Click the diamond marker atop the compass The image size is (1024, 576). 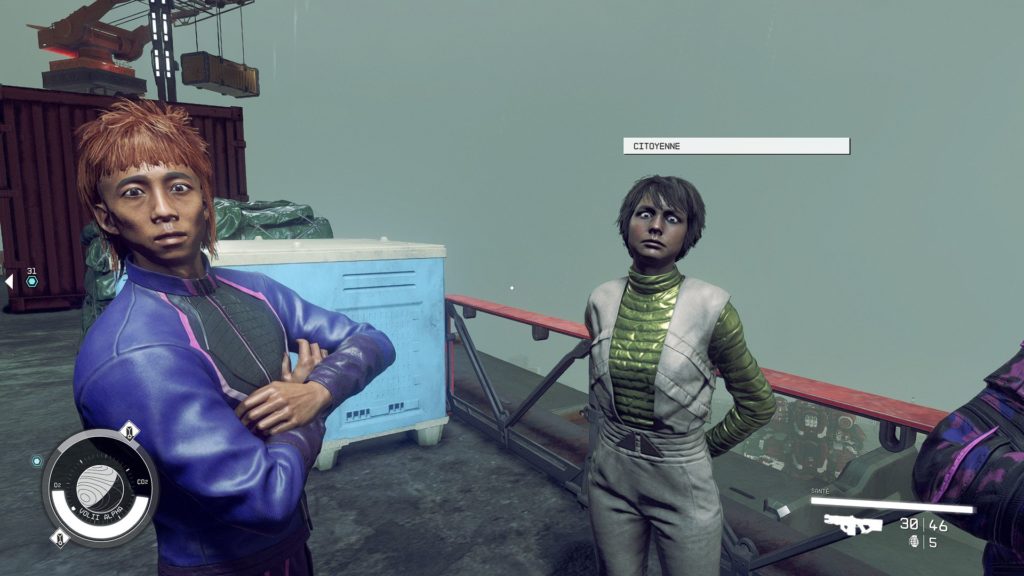click(128, 432)
